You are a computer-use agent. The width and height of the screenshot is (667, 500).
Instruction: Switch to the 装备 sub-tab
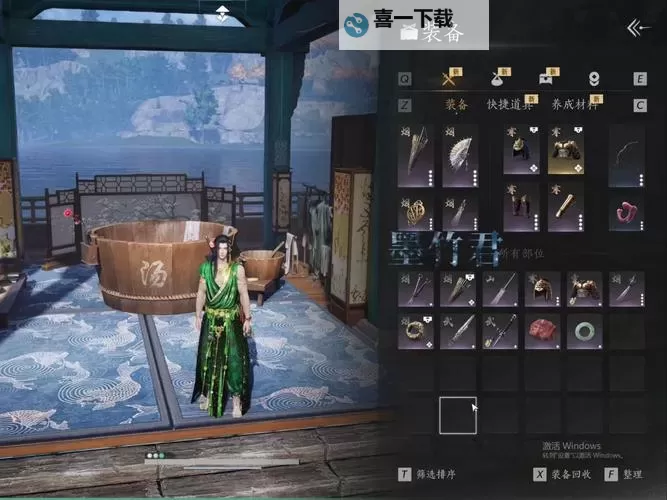[x=456, y=104]
